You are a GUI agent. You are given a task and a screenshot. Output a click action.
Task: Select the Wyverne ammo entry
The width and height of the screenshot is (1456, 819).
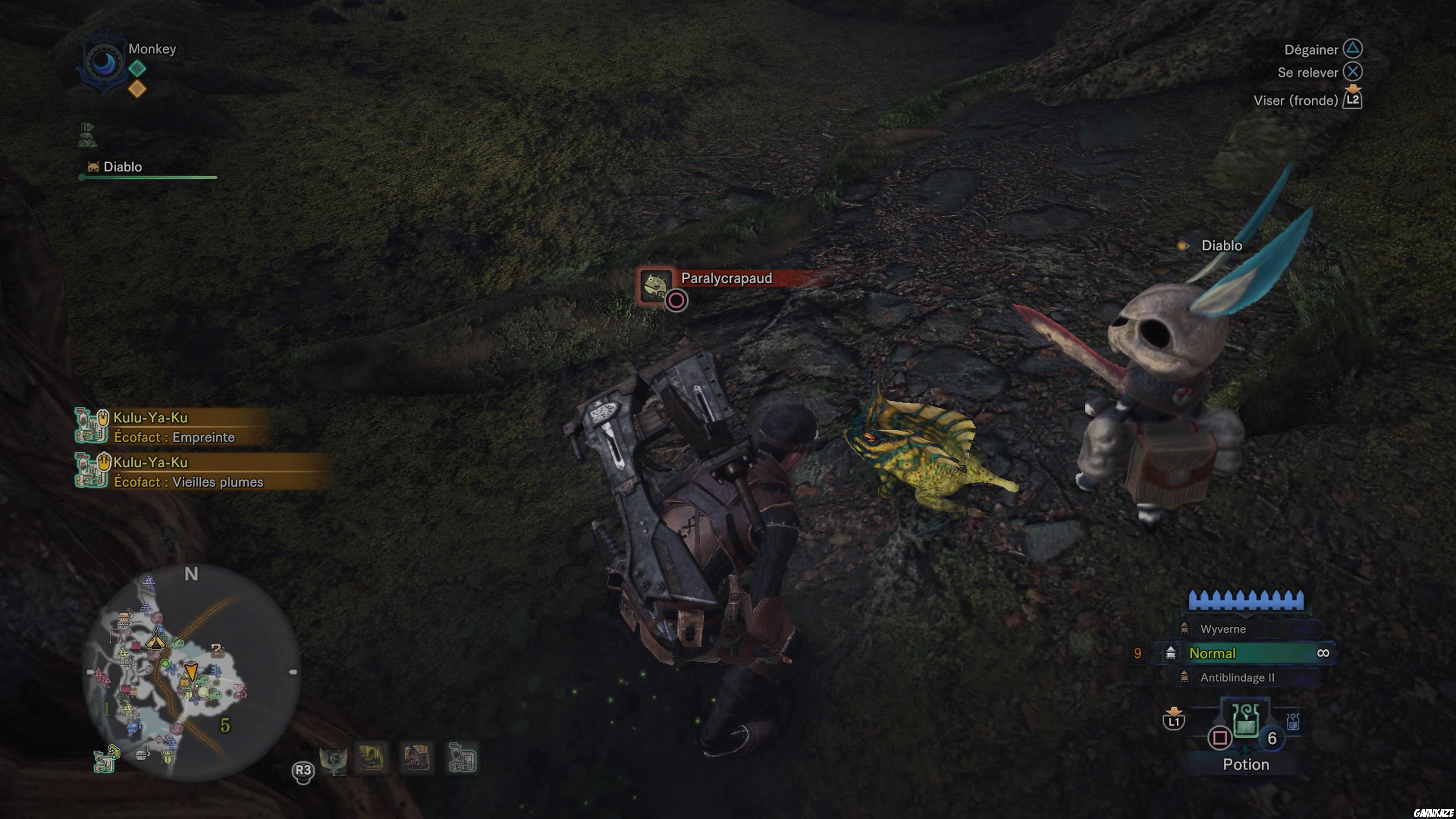[x=1227, y=629]
